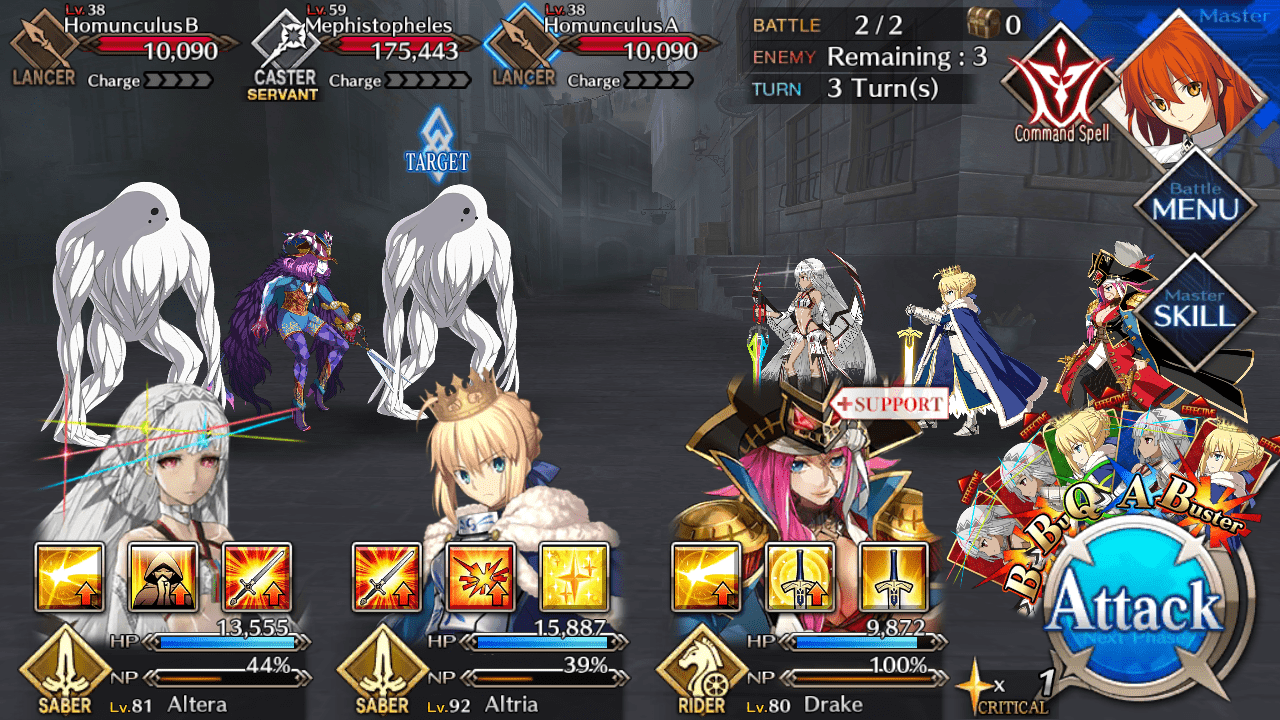1280x720 pixels.
Task: Activate Drake's first skill with the light beam
Action: [706, 577]
